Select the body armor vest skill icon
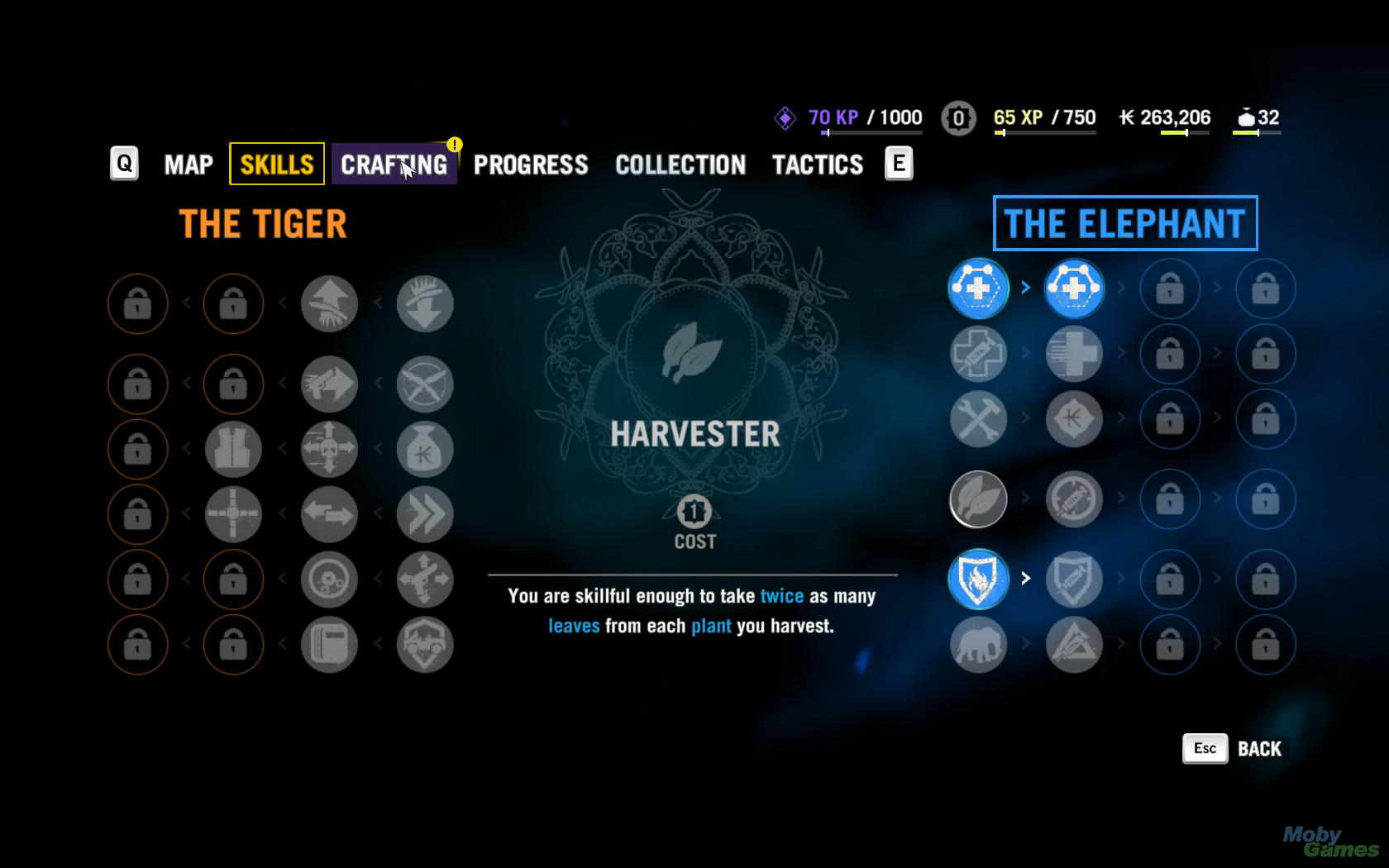 (233, 449)
